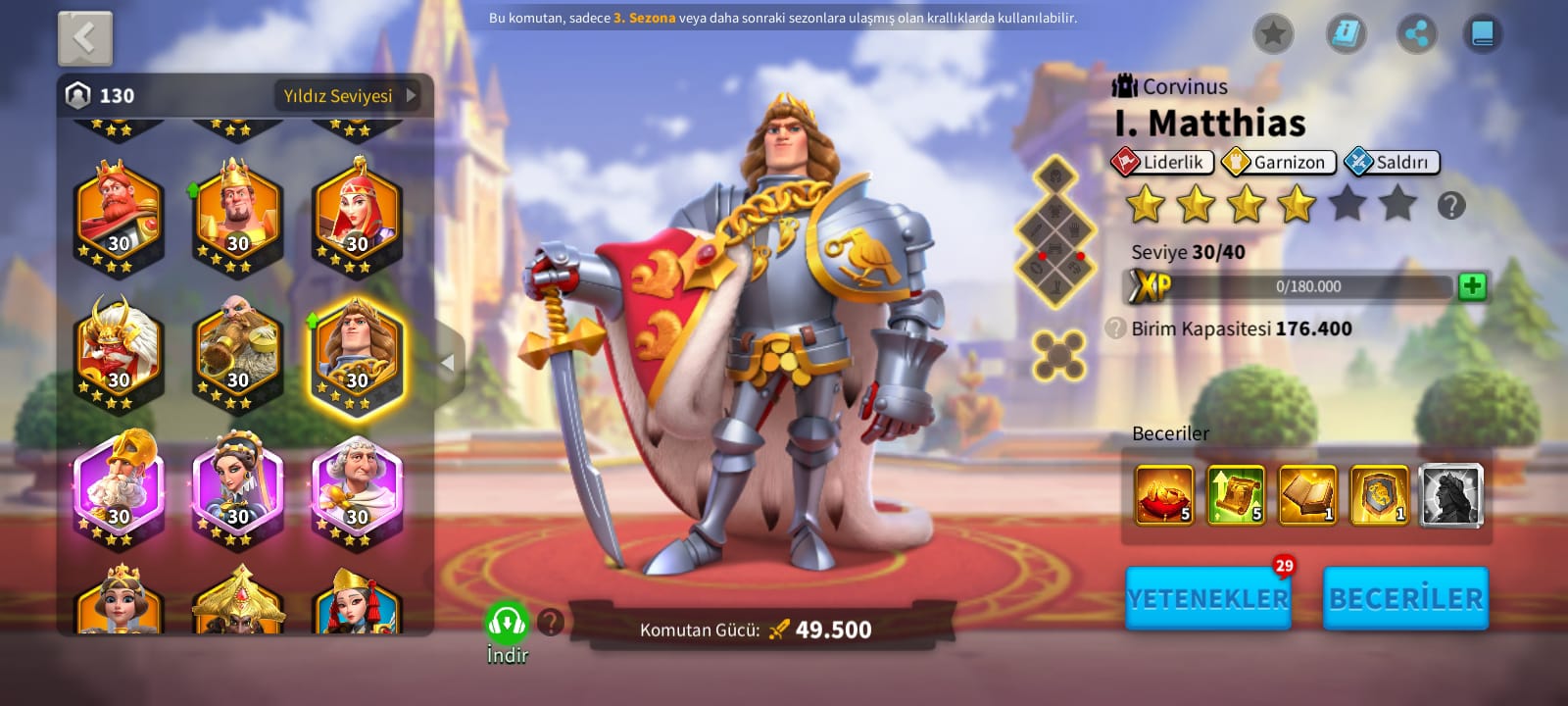1568x706 pixels.
Task: Show star level help question mark
Action: point(1451,206)
